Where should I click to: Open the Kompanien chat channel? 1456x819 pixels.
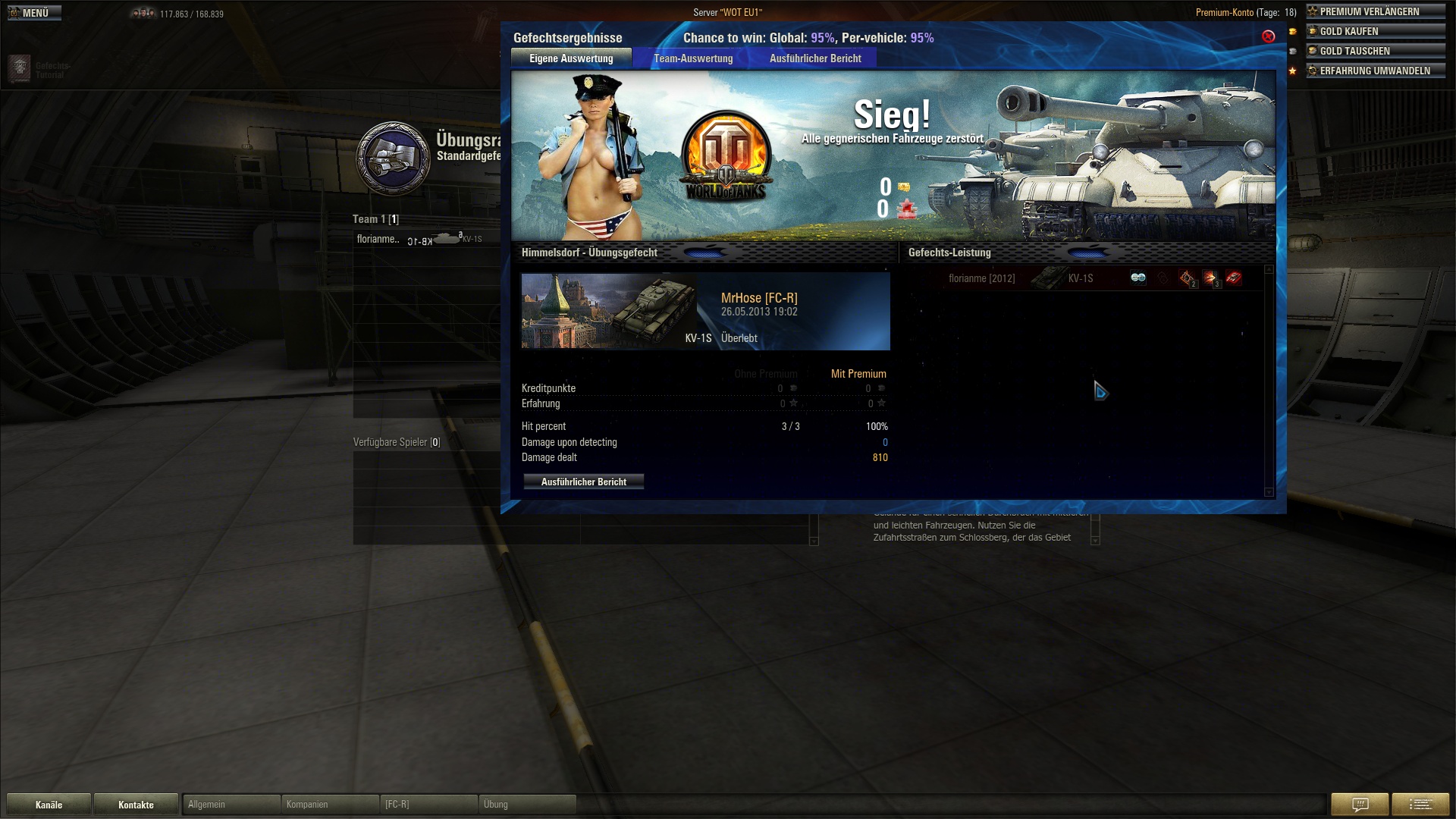(330, 805)
